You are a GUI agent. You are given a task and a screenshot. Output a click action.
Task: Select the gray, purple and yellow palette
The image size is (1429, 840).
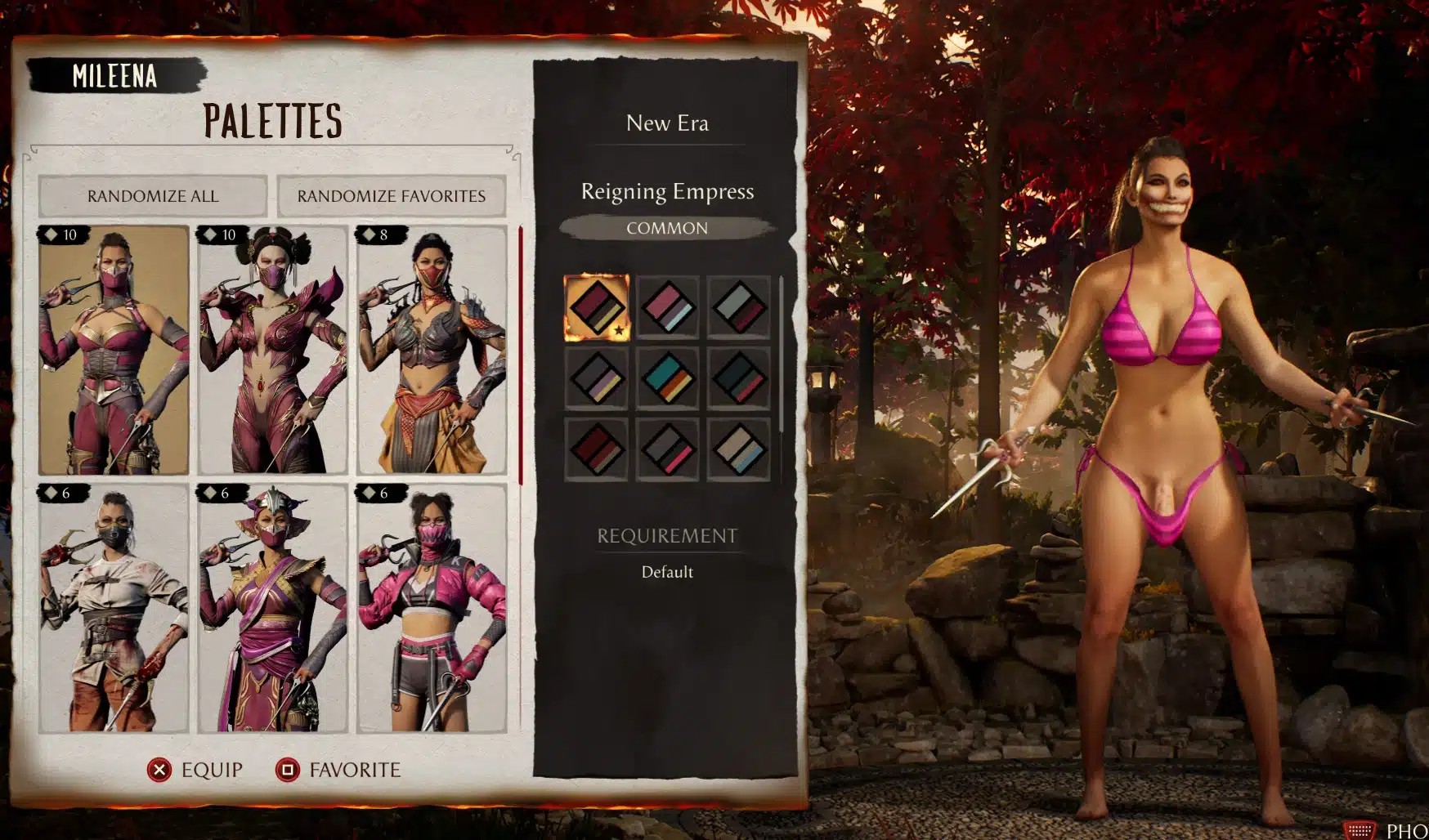tap(597, 378)
